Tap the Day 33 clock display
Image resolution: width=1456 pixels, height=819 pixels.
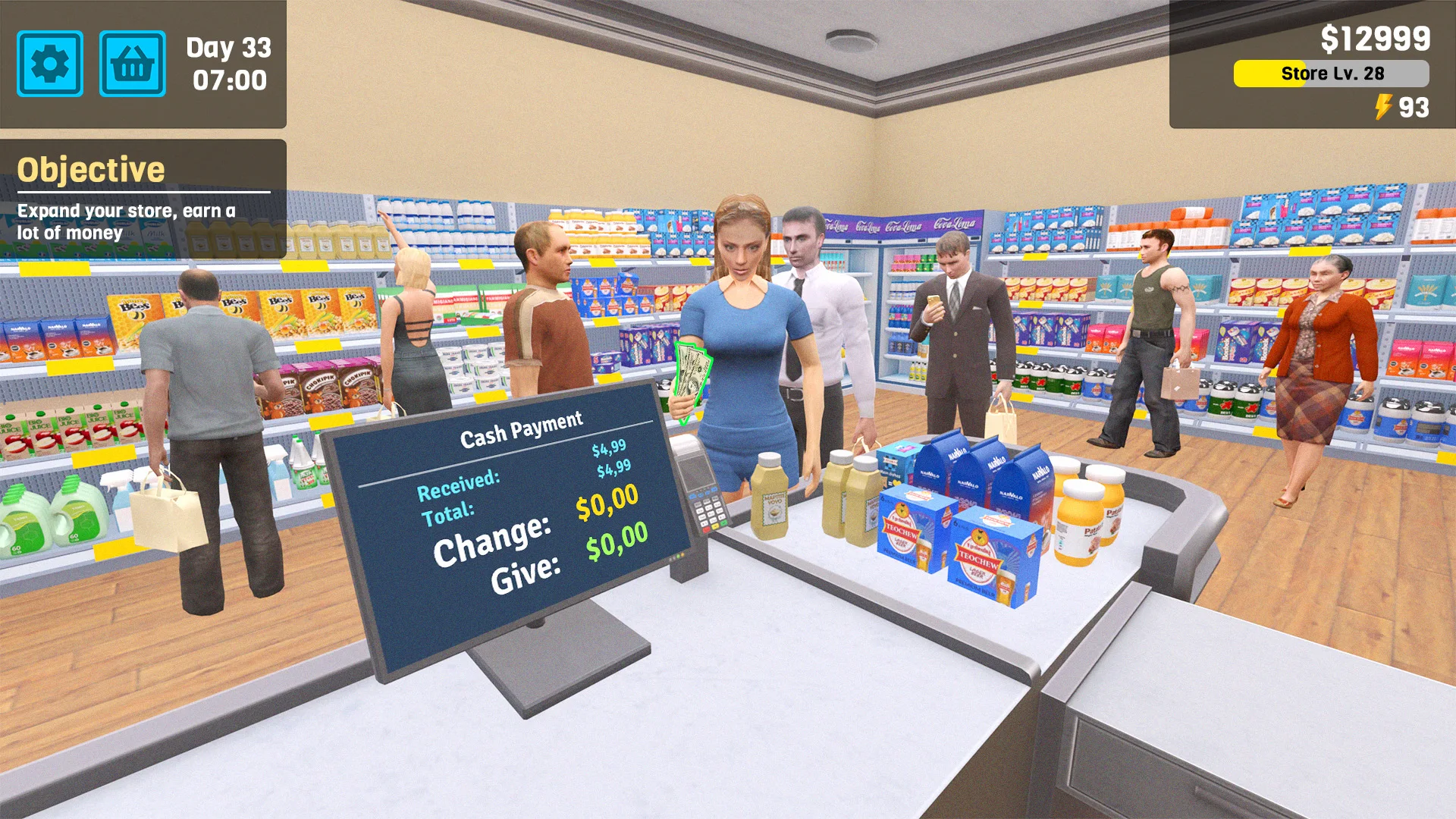[x=227, y=62]
